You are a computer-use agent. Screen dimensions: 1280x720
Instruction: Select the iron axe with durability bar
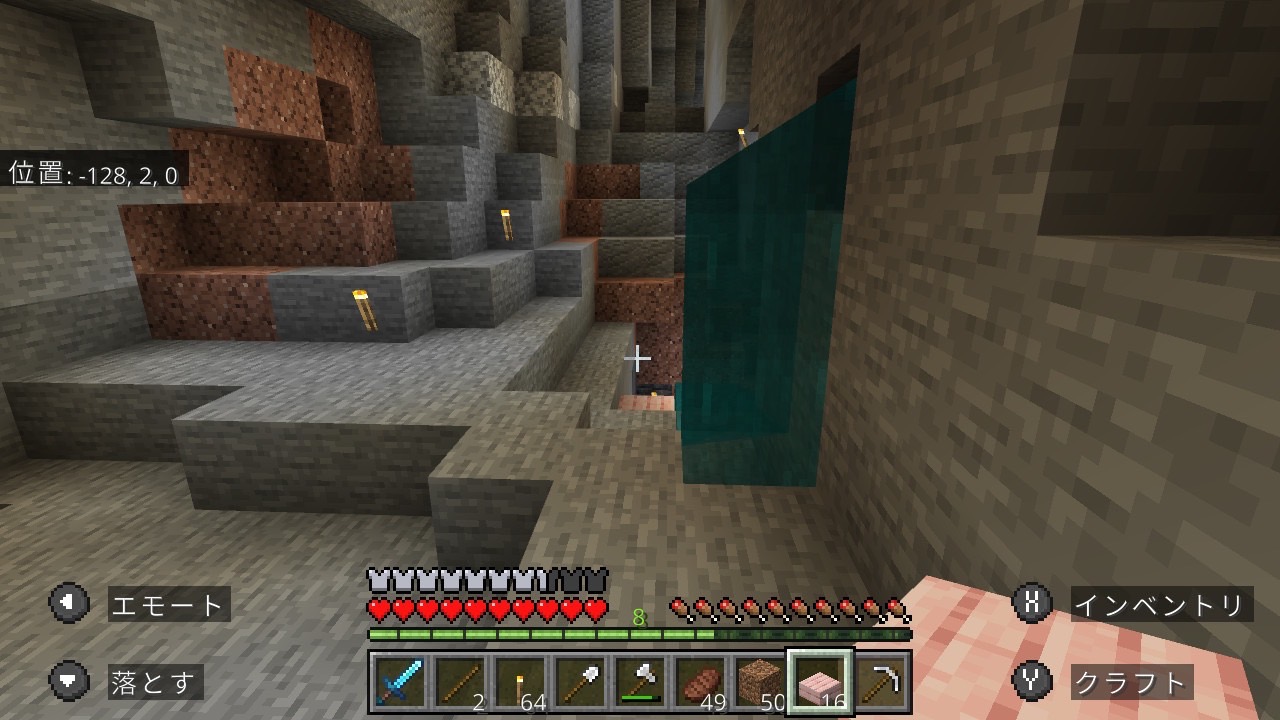[x=640, y=682]
